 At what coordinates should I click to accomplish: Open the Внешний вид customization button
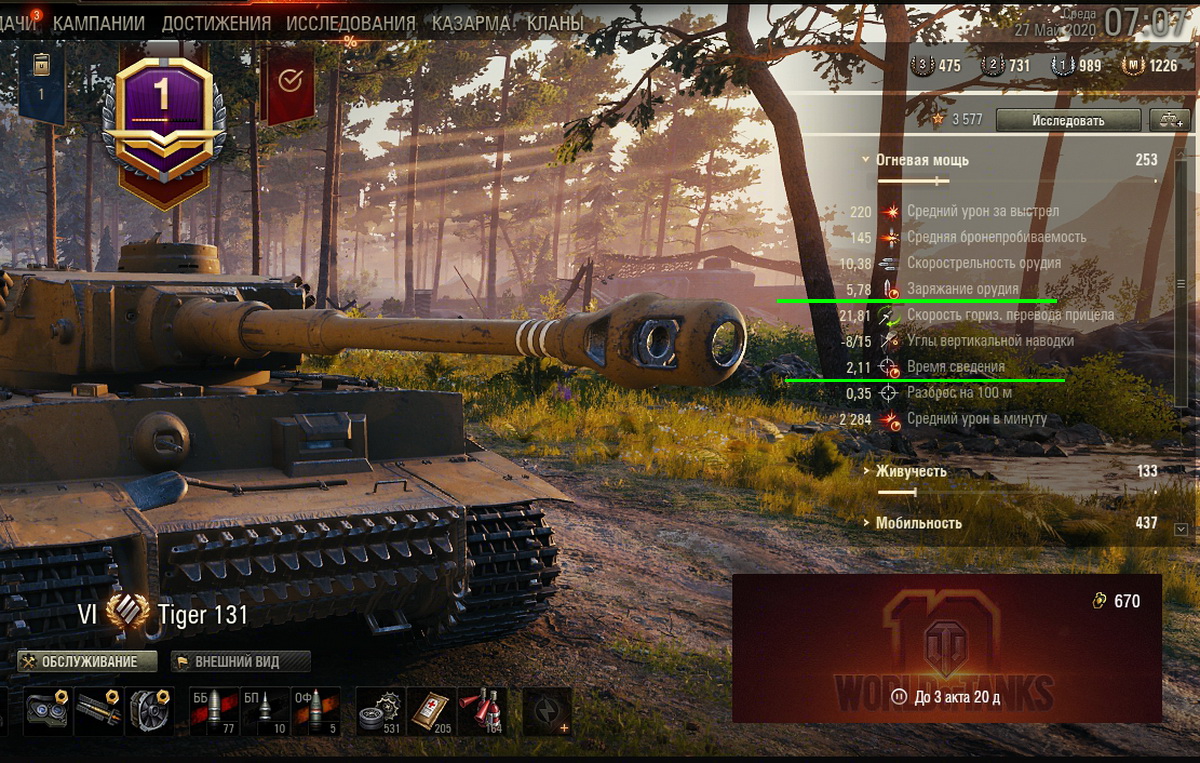[241, 662]
